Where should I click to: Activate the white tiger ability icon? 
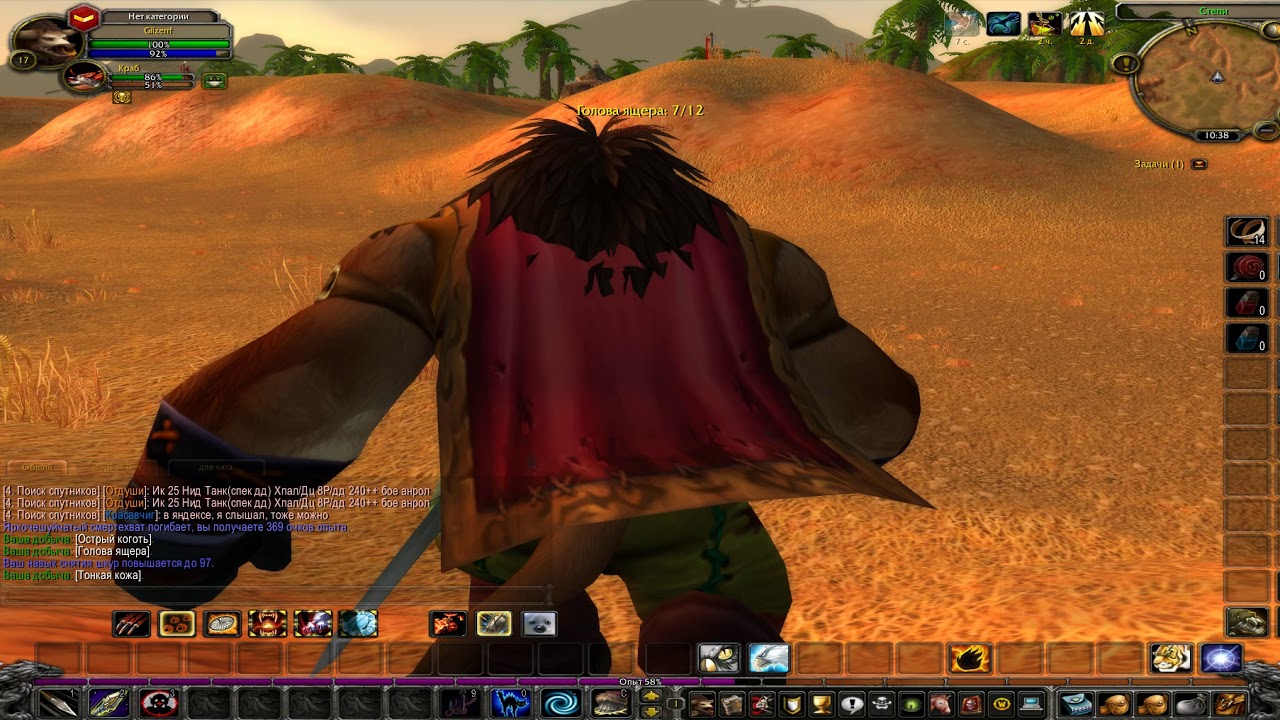[x=1171, y=657]
